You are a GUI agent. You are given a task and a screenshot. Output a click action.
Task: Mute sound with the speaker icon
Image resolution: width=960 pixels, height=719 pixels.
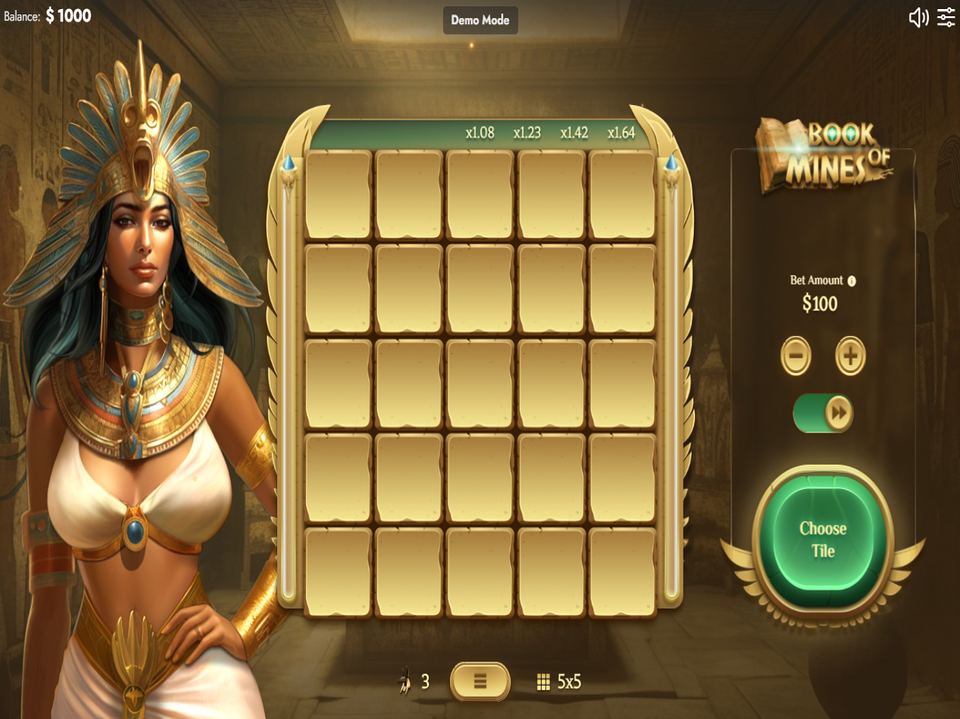click(x=918, y=17)
